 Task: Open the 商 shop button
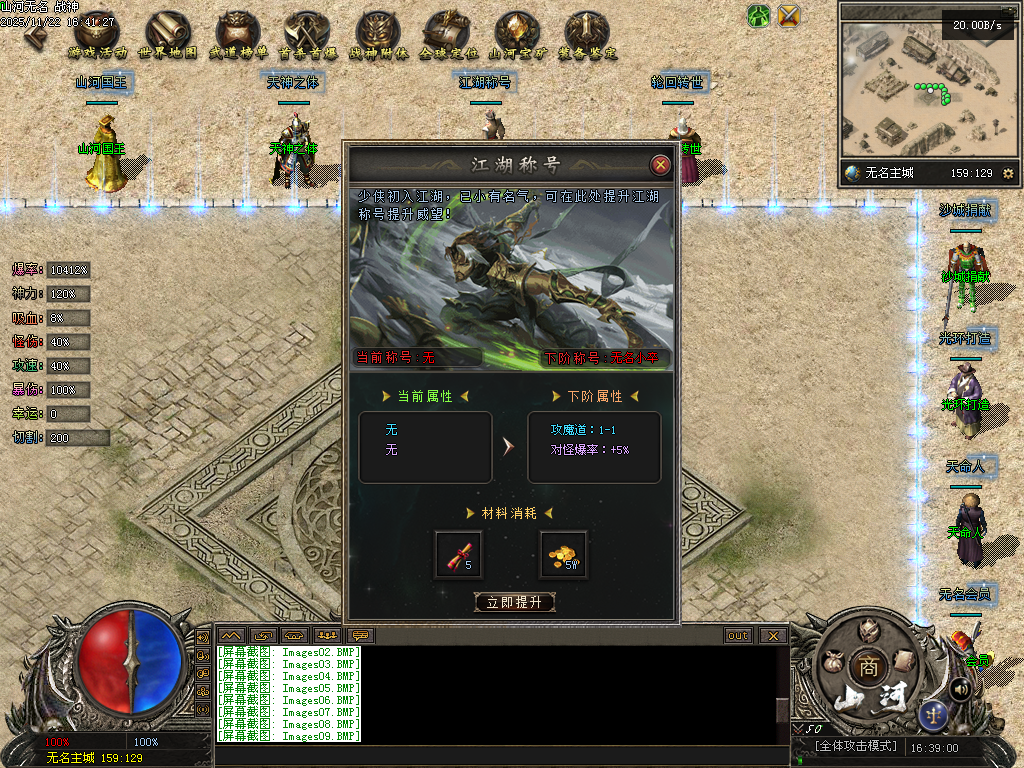[x=866, y=667]
